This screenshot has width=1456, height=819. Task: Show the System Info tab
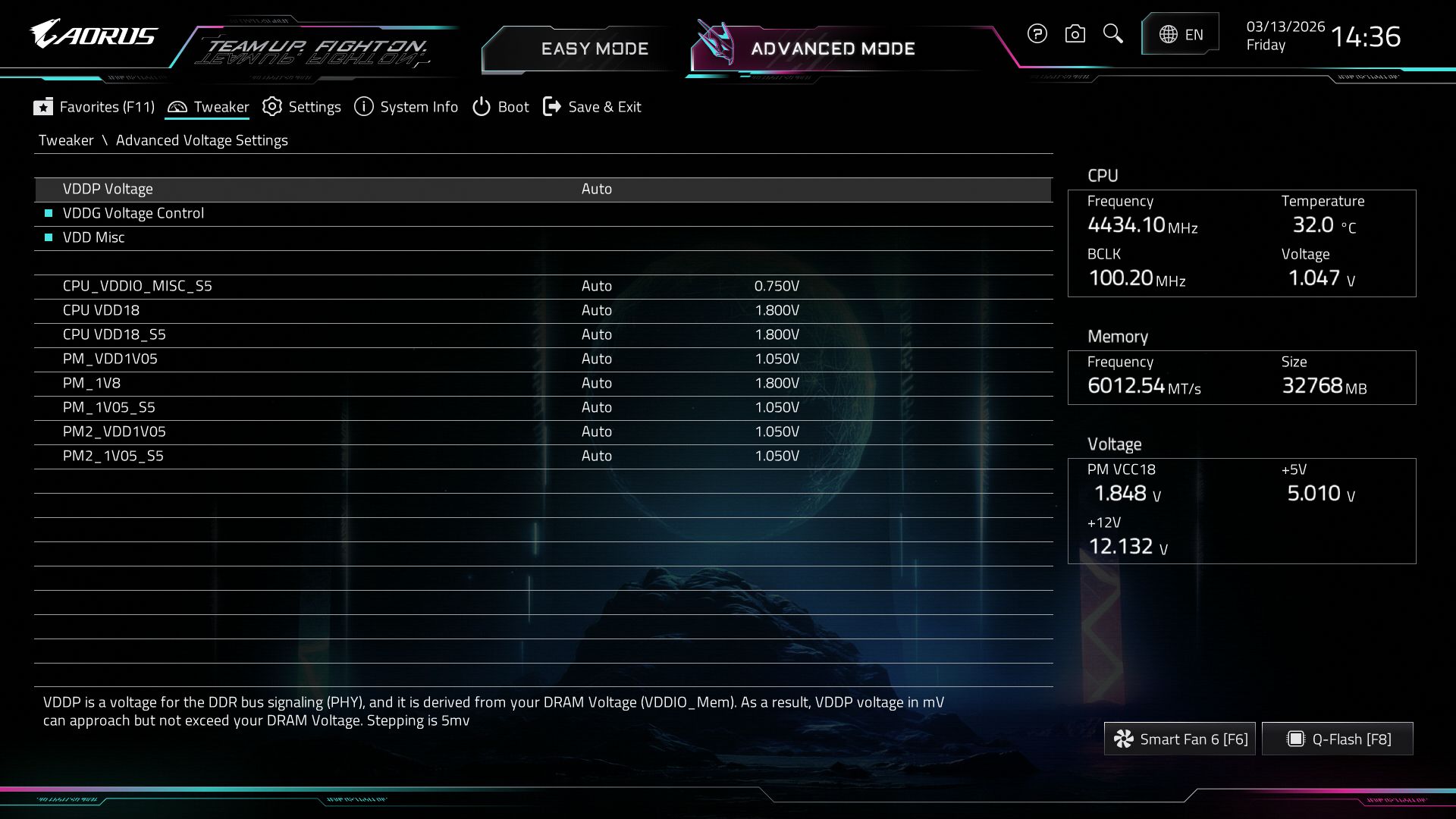tap(406, 107)
